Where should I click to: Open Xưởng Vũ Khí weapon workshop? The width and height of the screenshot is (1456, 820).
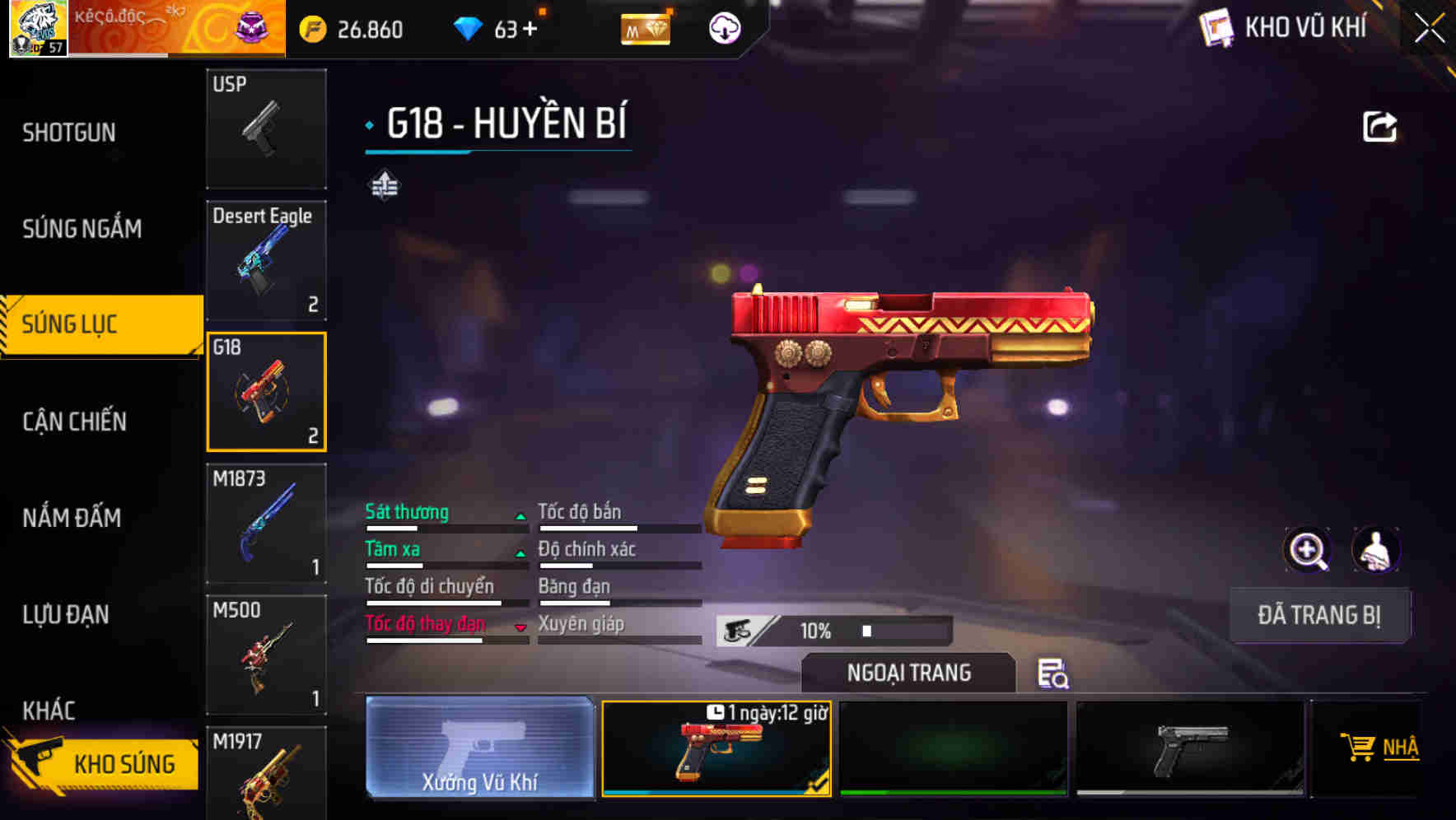click(478, 749)
